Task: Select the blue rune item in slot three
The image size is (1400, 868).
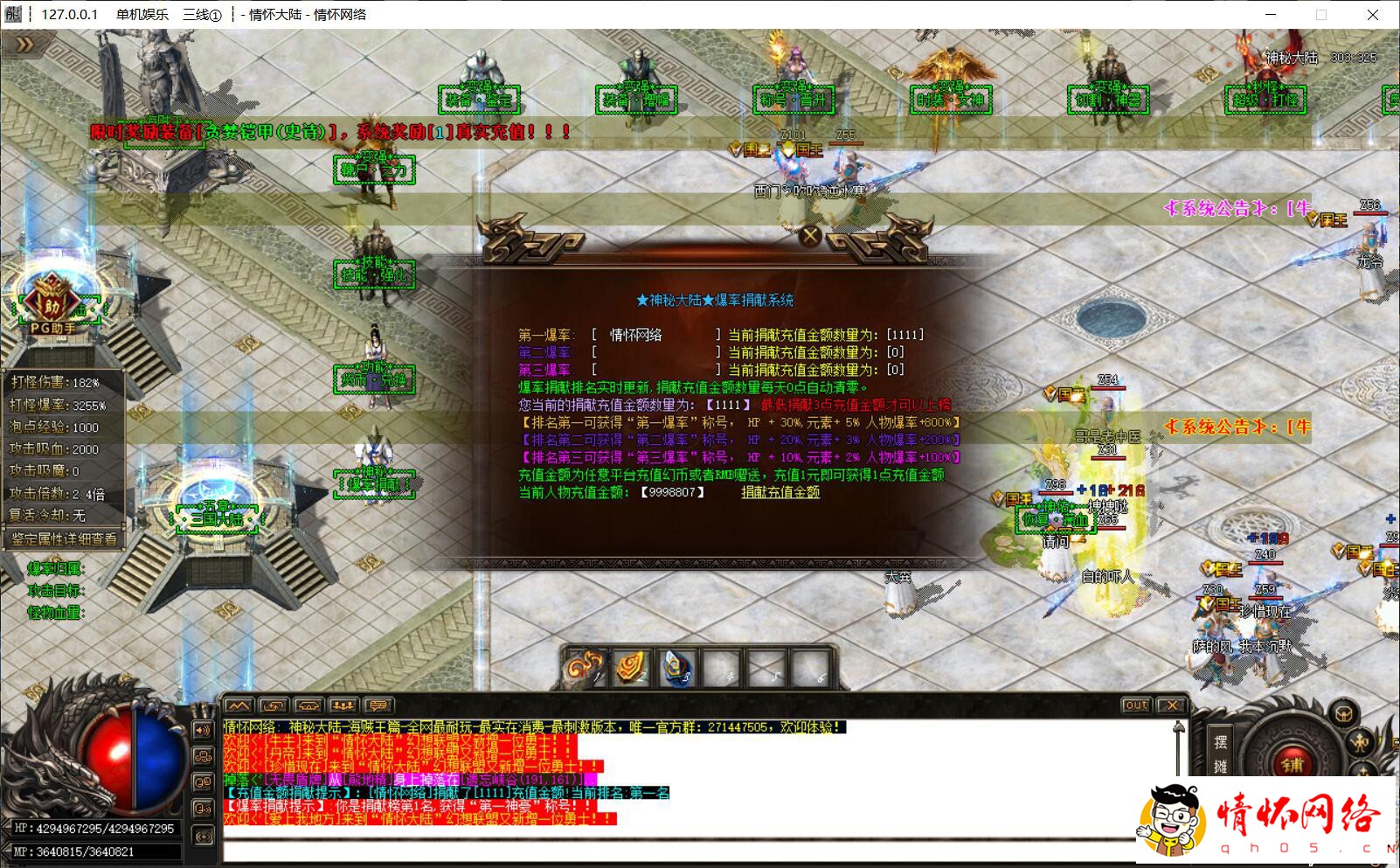Action: tap(676, 669)
